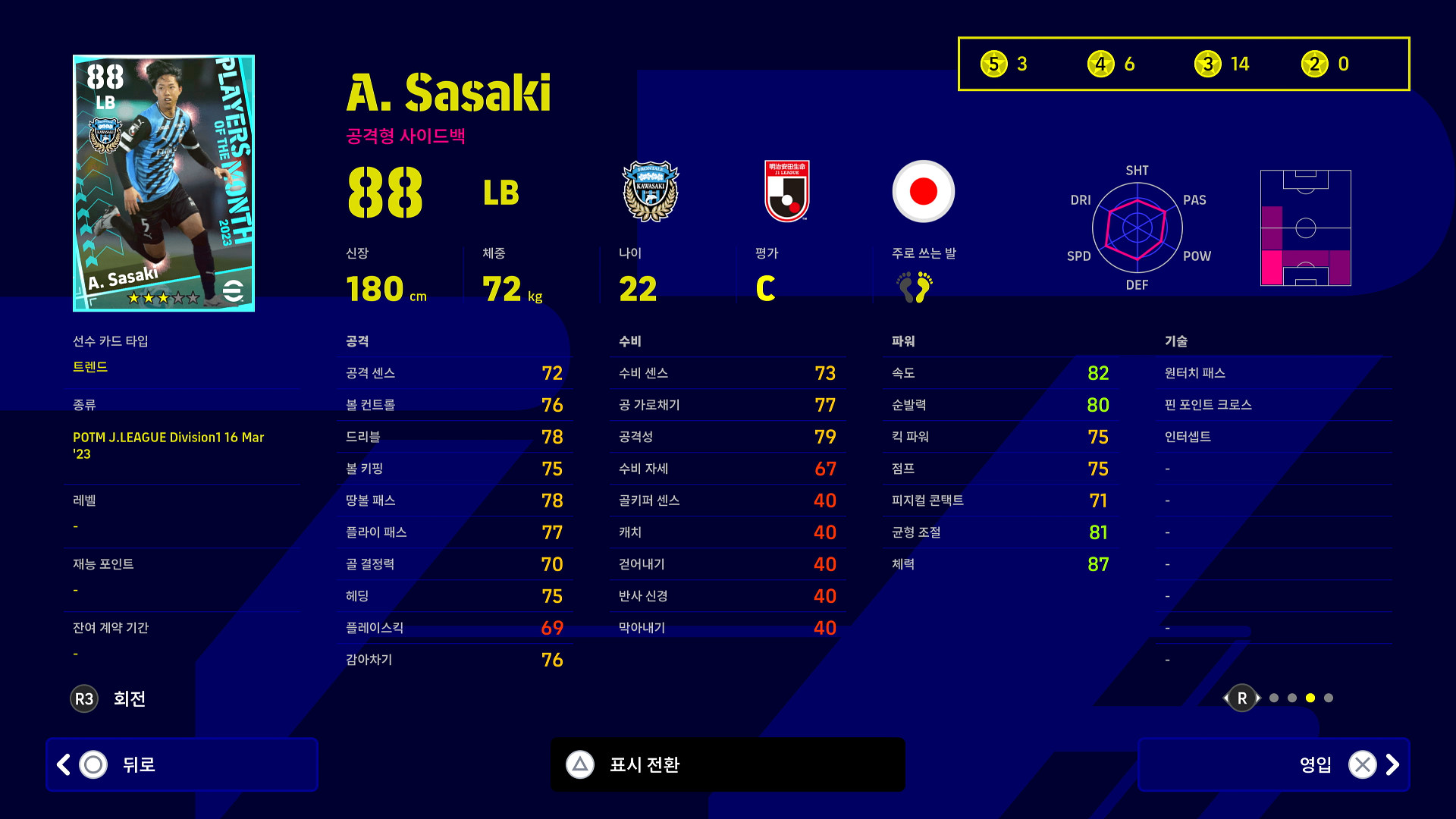View the ability radar chart
Screen dimensions: 1456x819
pyautogui.click(x=1137, y=227)
